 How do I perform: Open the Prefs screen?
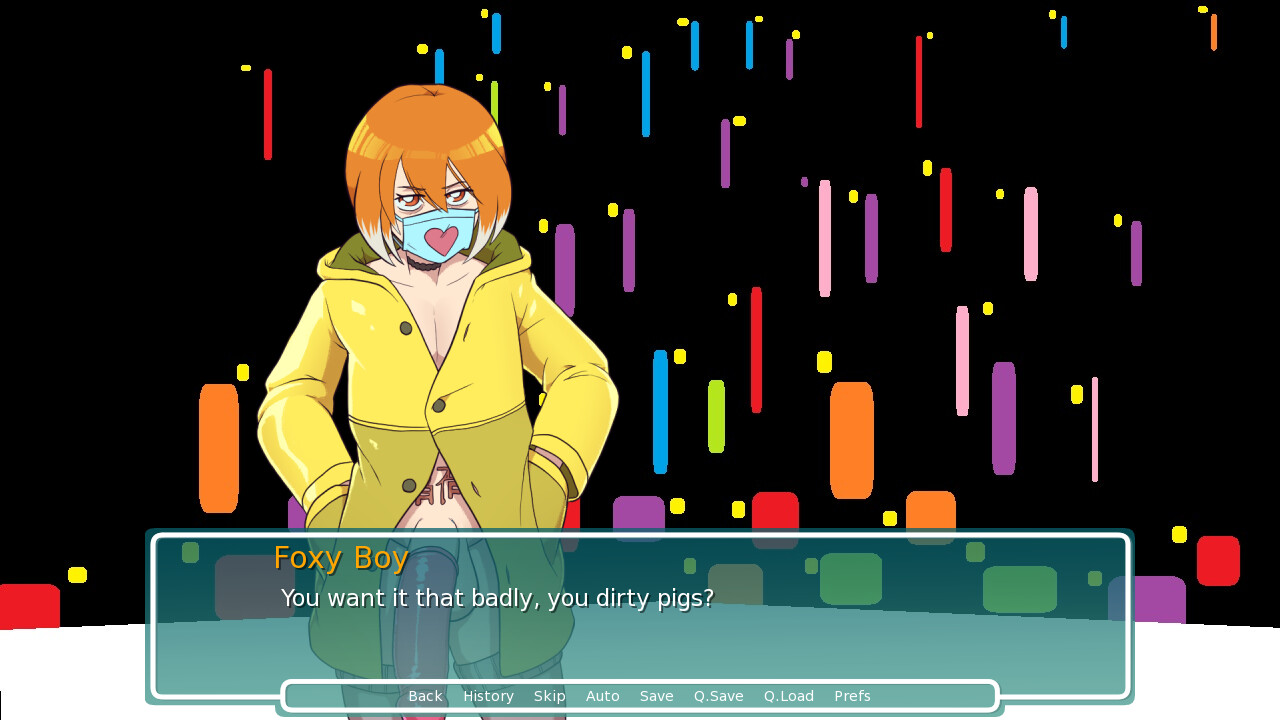click(x=852, y=696)
